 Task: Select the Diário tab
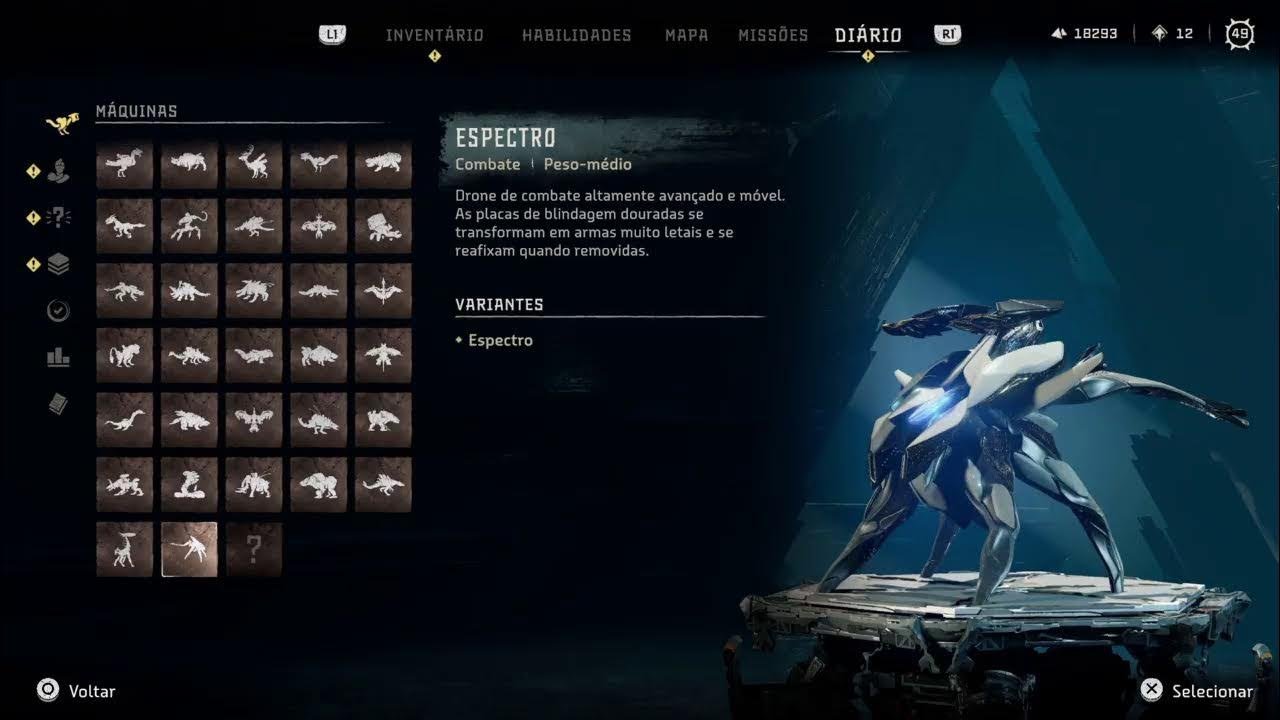click(868, 35)
